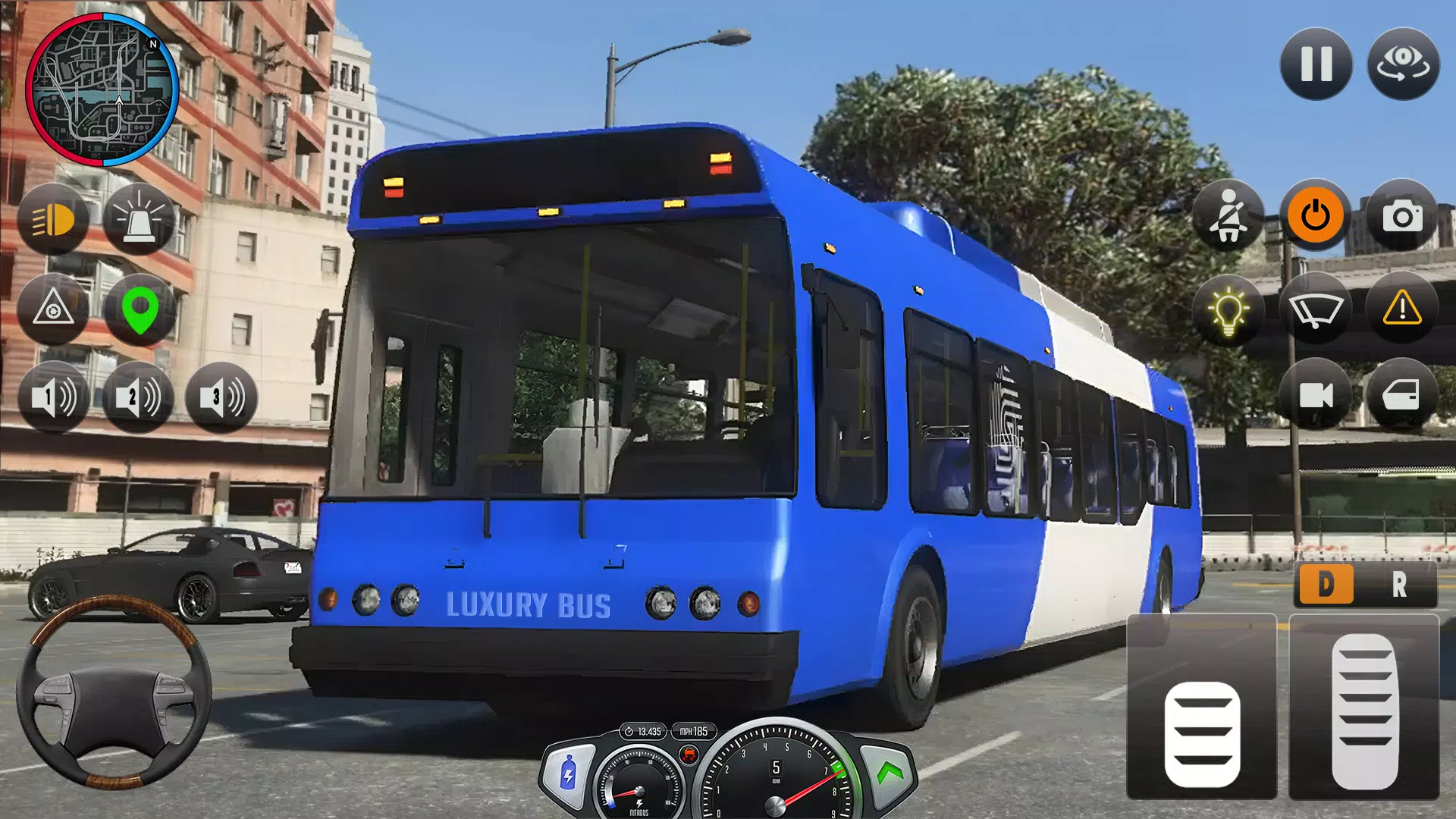Sound horn number 2
1456x819 pixels.
coord(137,397)
